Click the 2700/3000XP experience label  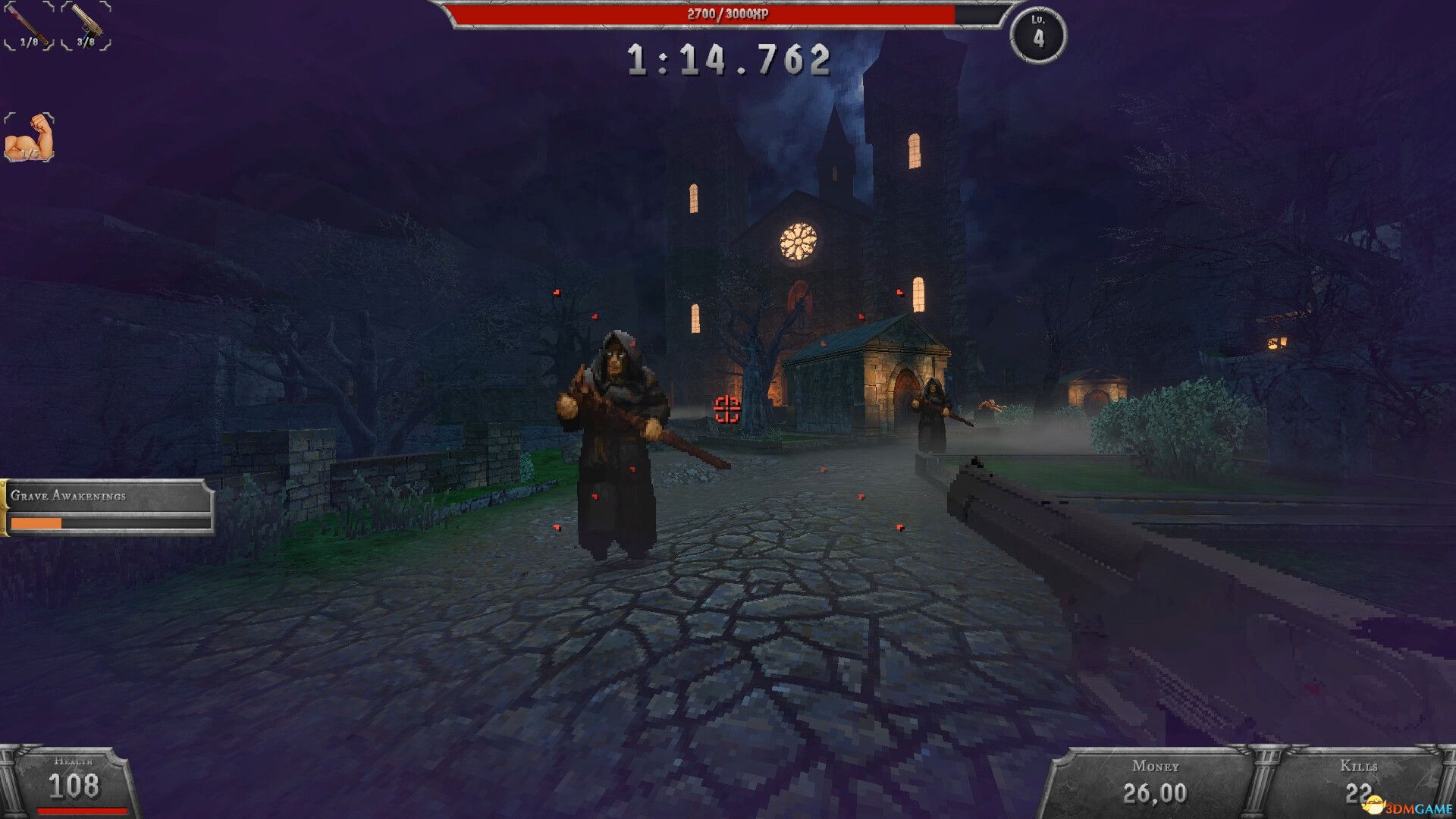(728, 14)
